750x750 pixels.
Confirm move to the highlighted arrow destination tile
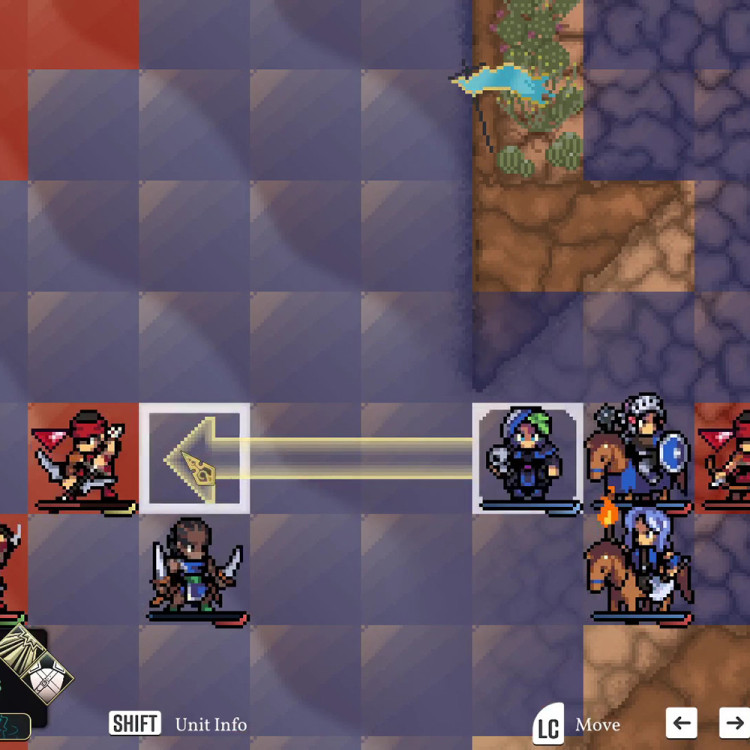coord(194,458)
